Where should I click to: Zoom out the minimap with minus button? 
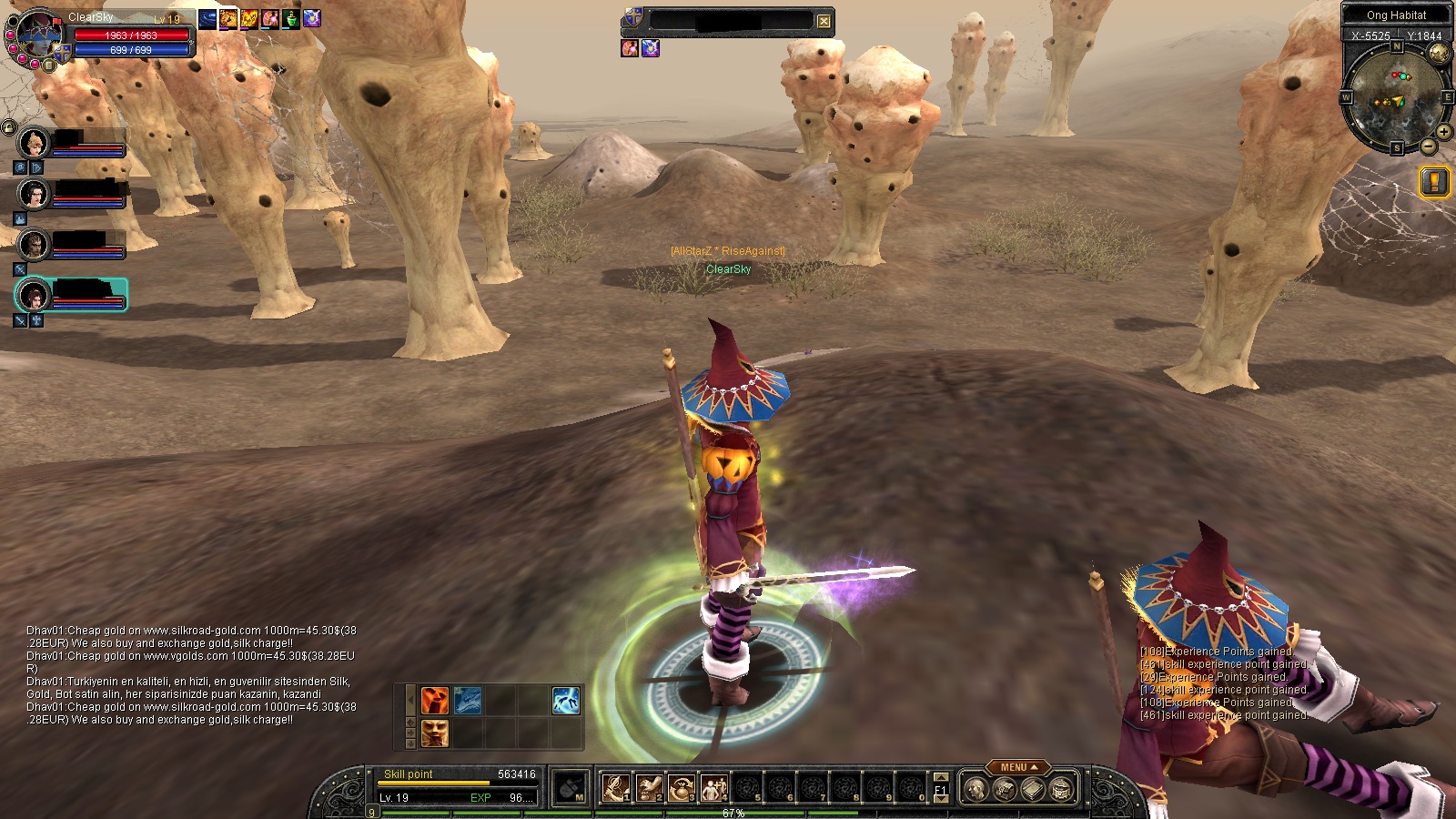[1428, 146]
